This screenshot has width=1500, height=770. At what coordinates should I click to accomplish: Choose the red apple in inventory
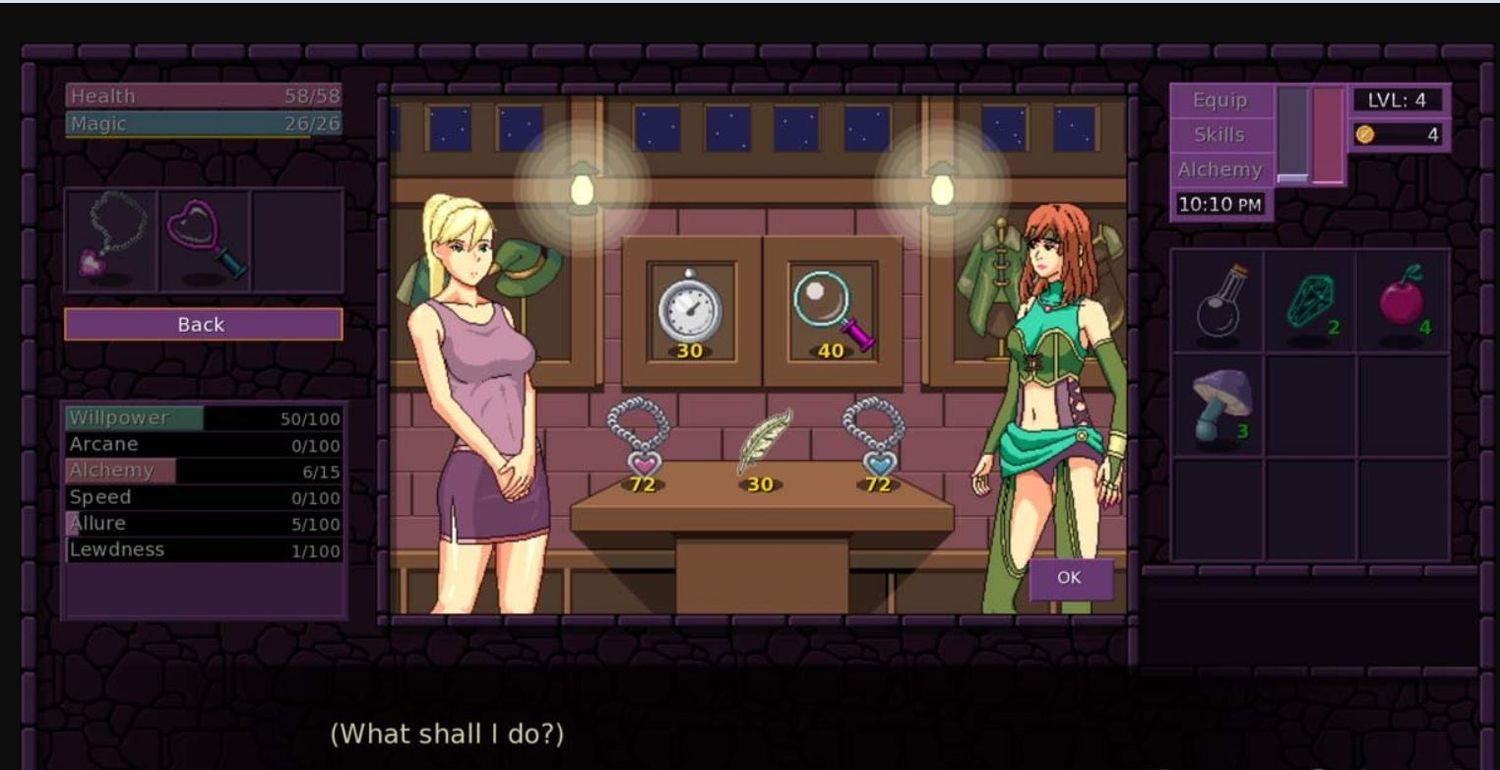[1403, 300]
